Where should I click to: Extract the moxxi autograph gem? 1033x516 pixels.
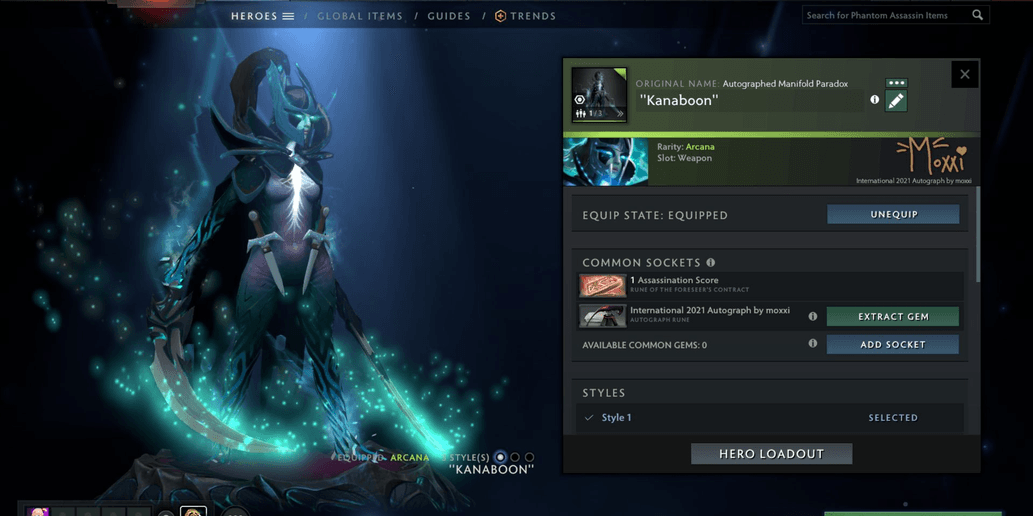pos(893,317)
